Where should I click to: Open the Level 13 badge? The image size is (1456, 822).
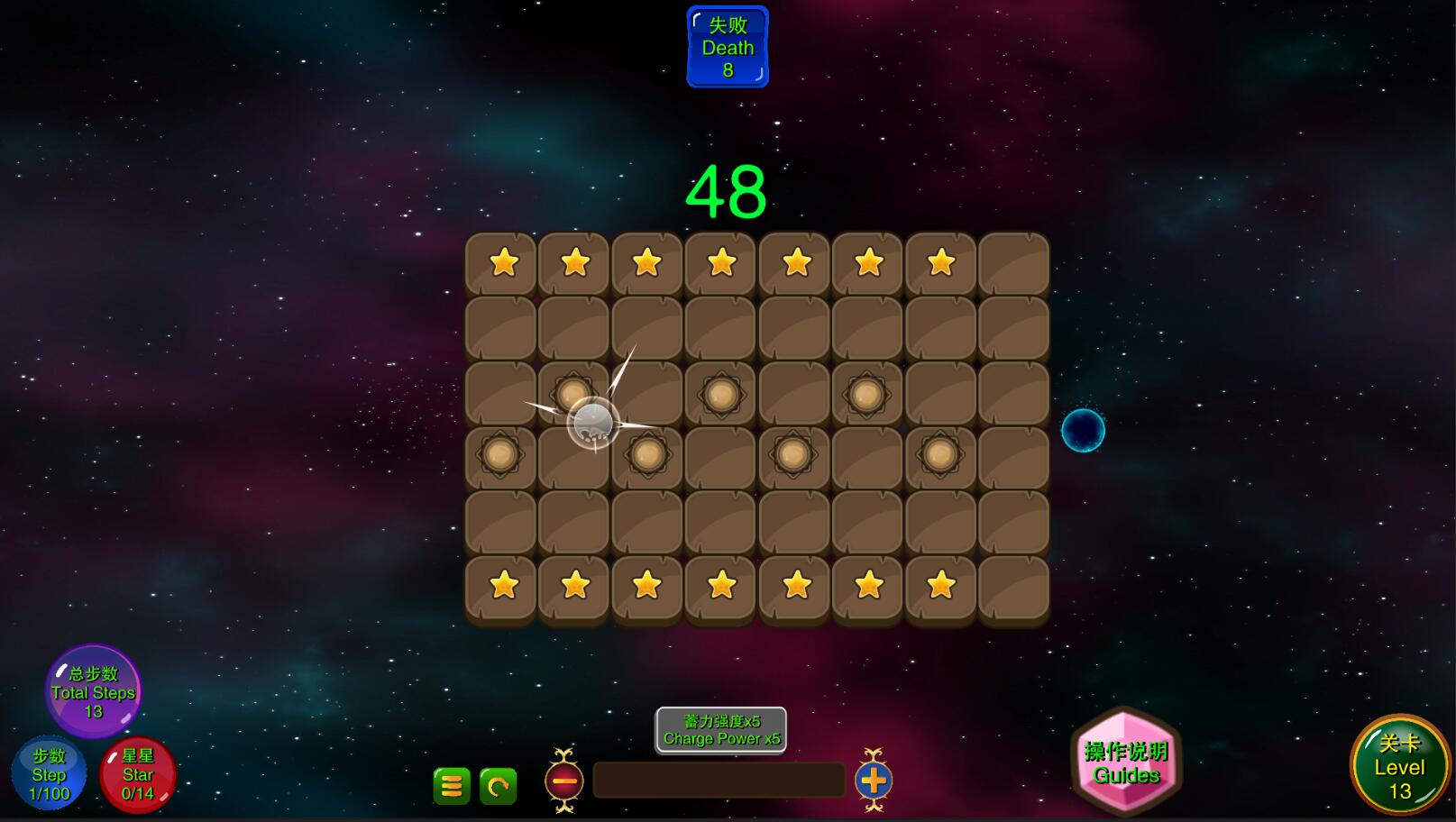point(1398,766)
